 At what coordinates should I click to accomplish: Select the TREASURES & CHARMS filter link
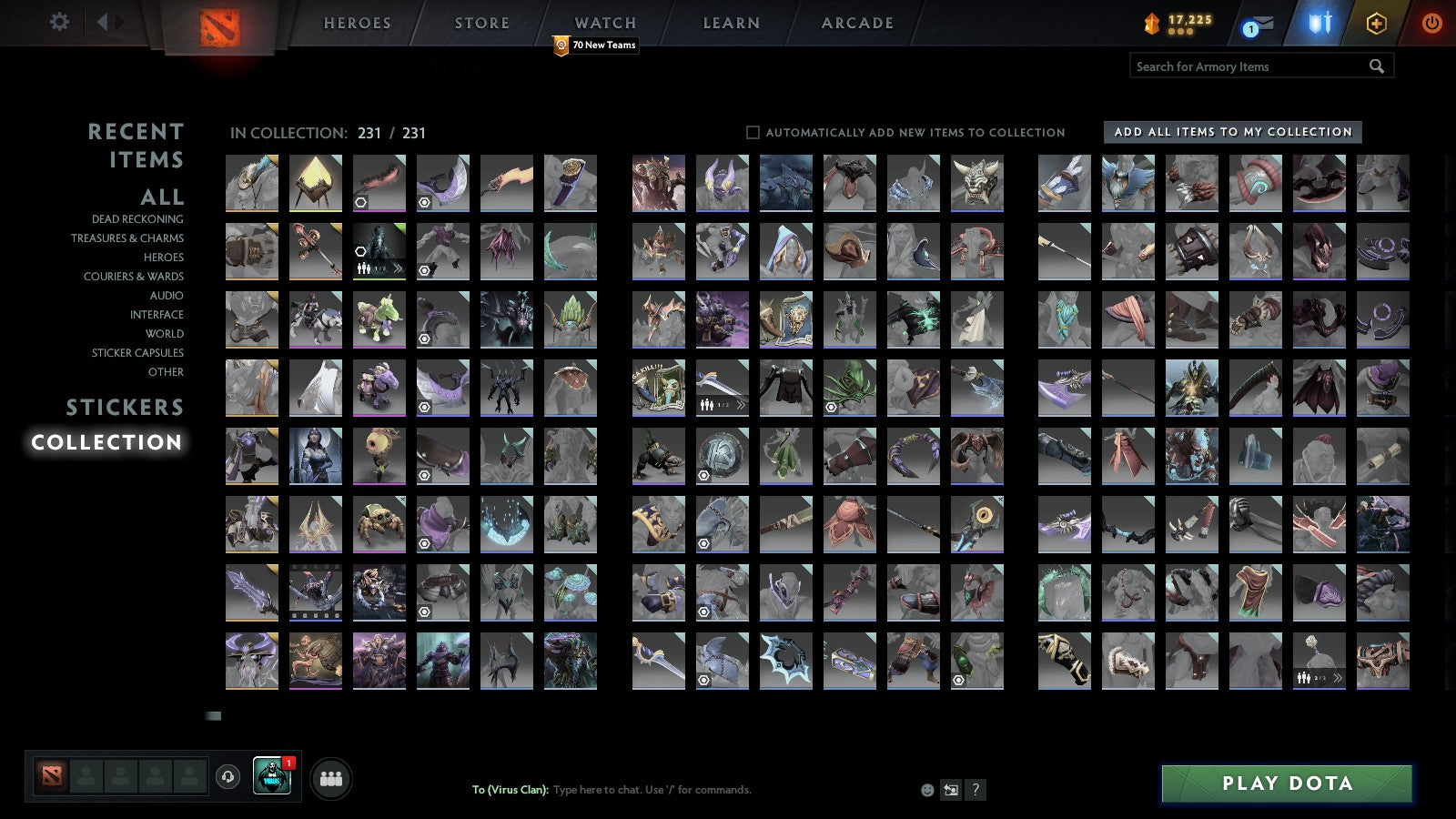click(x=127, y=238)
